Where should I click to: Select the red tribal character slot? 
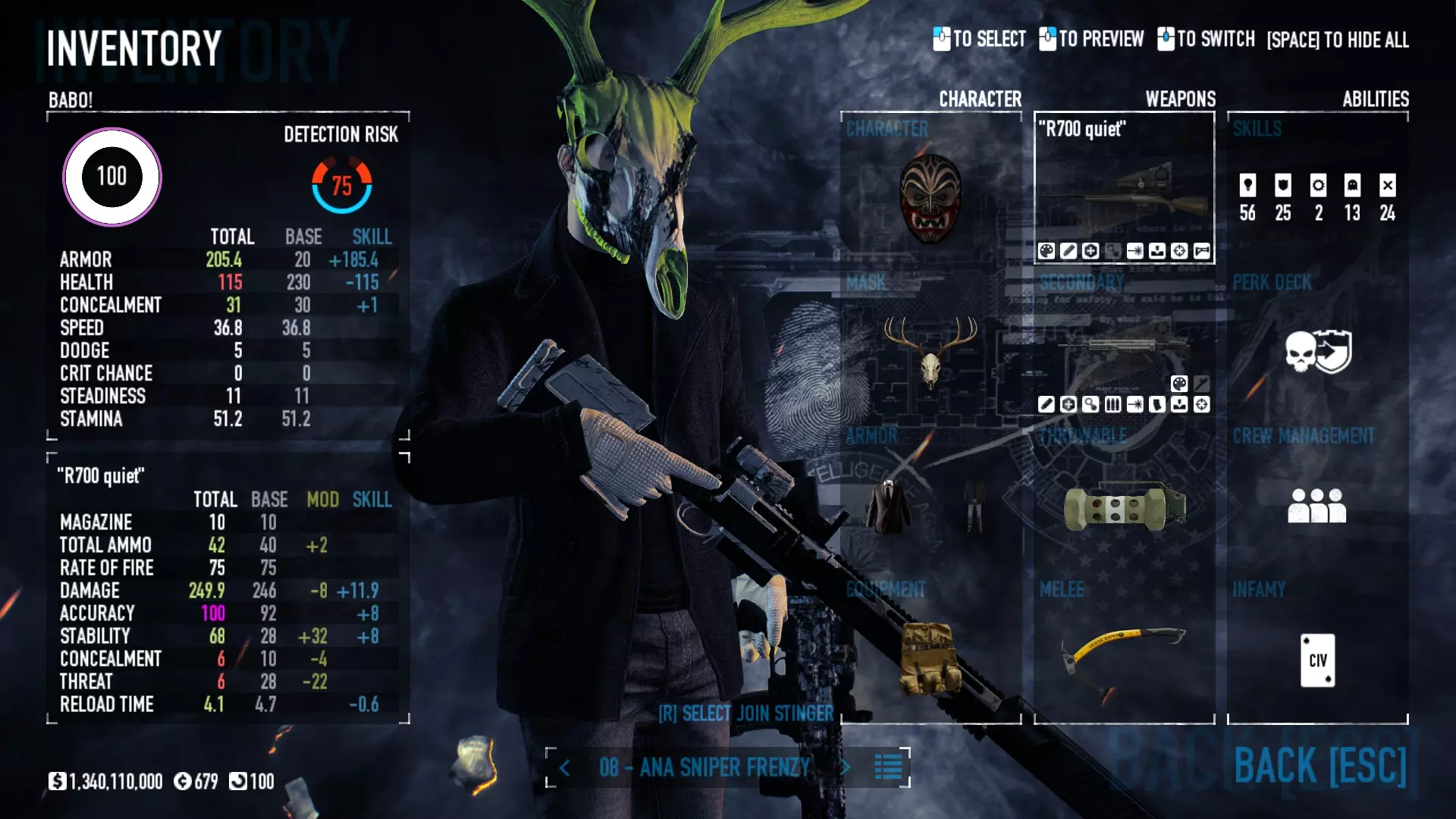pyautogui.click(x=930, y=199)
